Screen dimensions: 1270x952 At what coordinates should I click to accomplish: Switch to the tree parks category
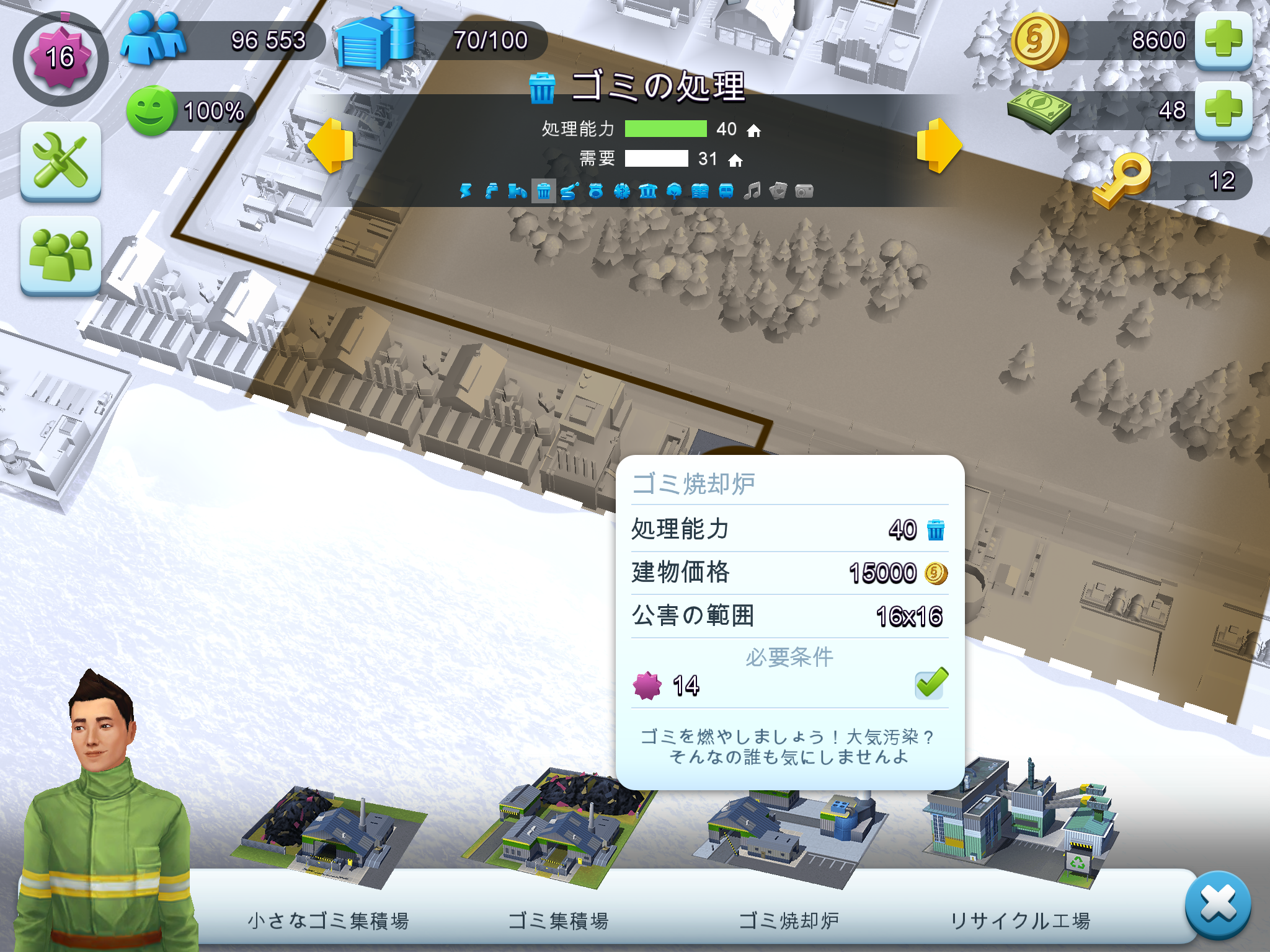674,191
